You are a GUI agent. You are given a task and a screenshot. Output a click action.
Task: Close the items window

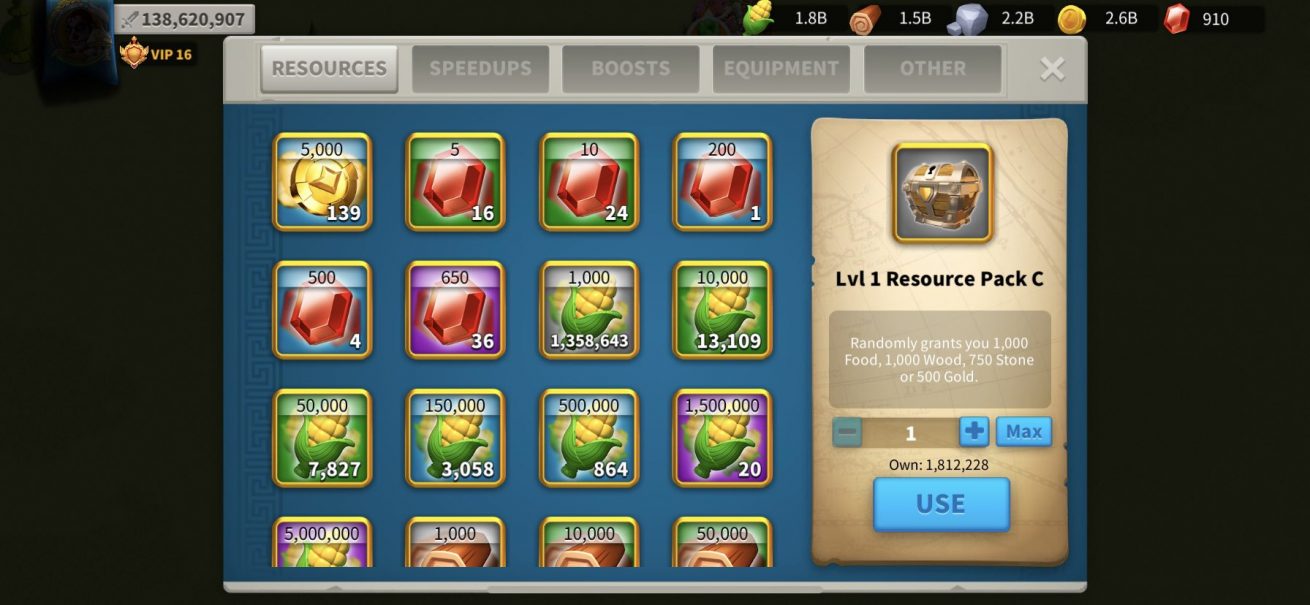click(1052, 68)
